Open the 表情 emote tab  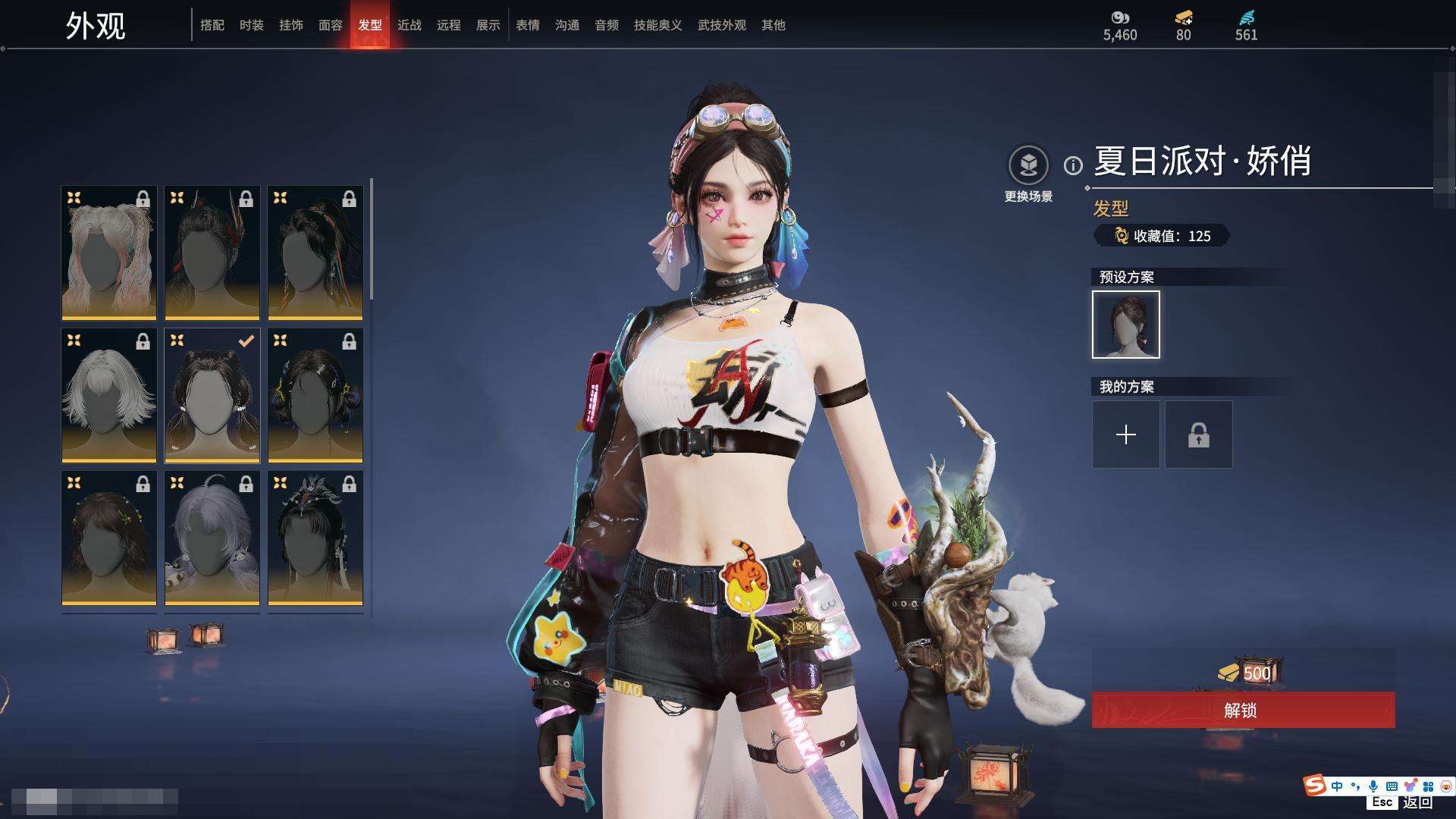[527, 25]
